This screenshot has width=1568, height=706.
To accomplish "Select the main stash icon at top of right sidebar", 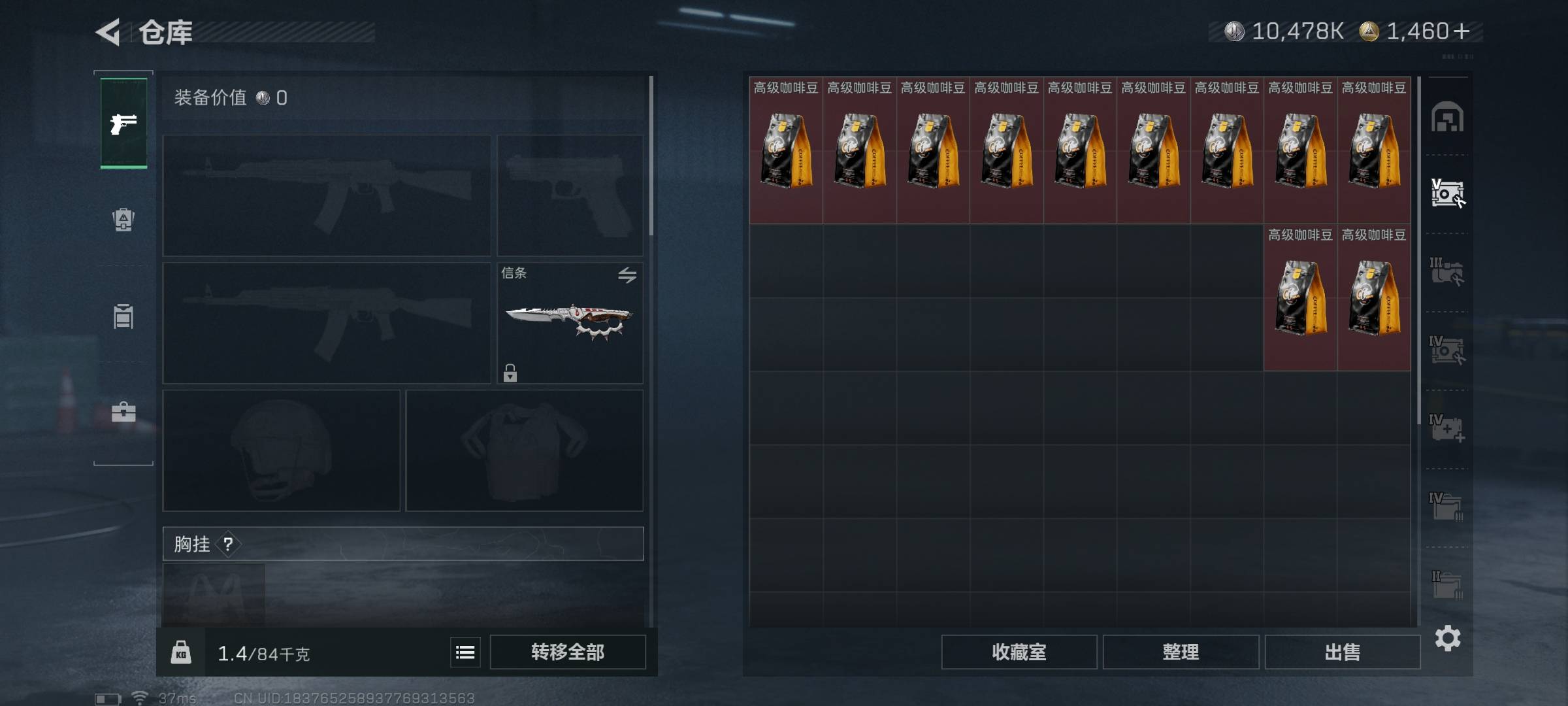I will (x=1447, y=118).
